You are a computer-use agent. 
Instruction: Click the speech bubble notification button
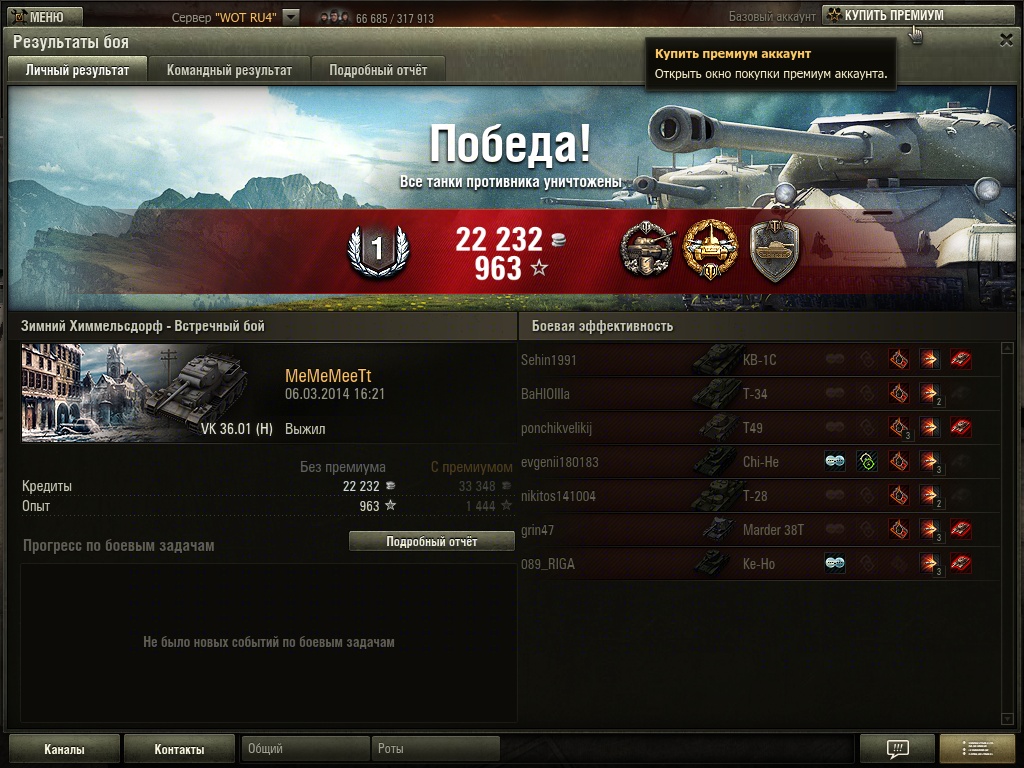tap(897, 749)
